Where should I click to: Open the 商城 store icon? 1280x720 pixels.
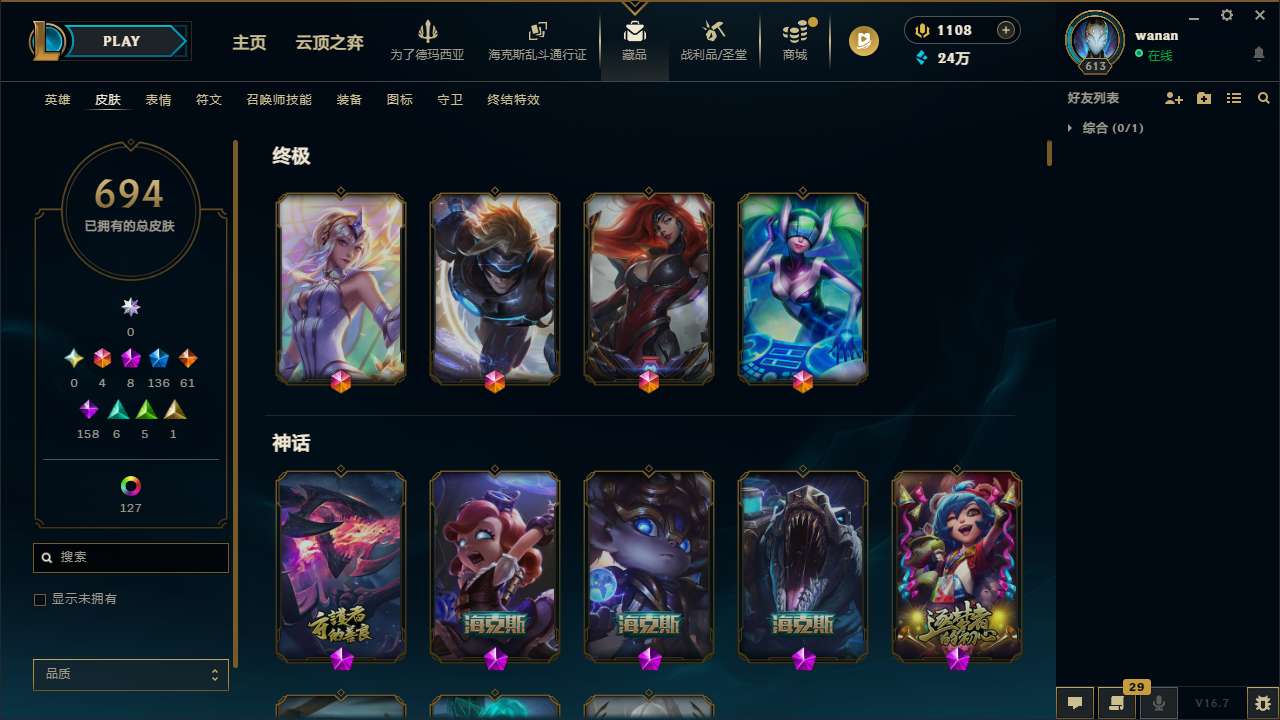click(794, 41)
